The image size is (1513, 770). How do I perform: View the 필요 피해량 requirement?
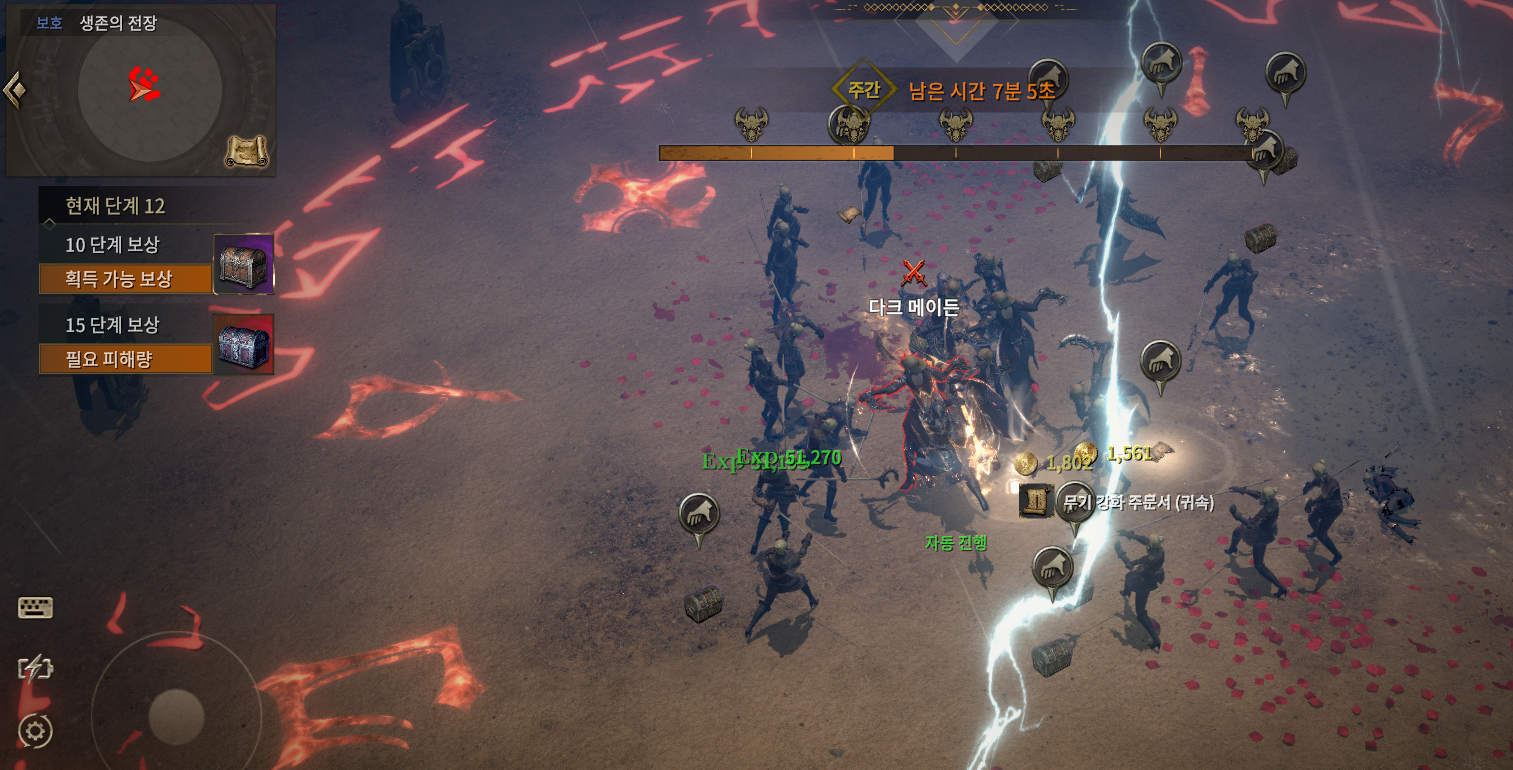point(125,358)
